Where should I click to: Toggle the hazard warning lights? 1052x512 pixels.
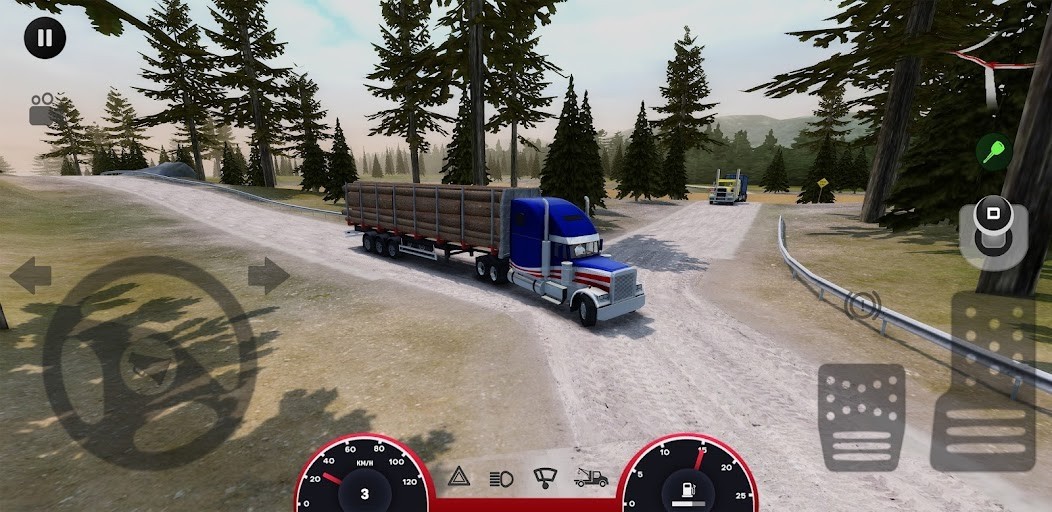[x=459, y=477]
